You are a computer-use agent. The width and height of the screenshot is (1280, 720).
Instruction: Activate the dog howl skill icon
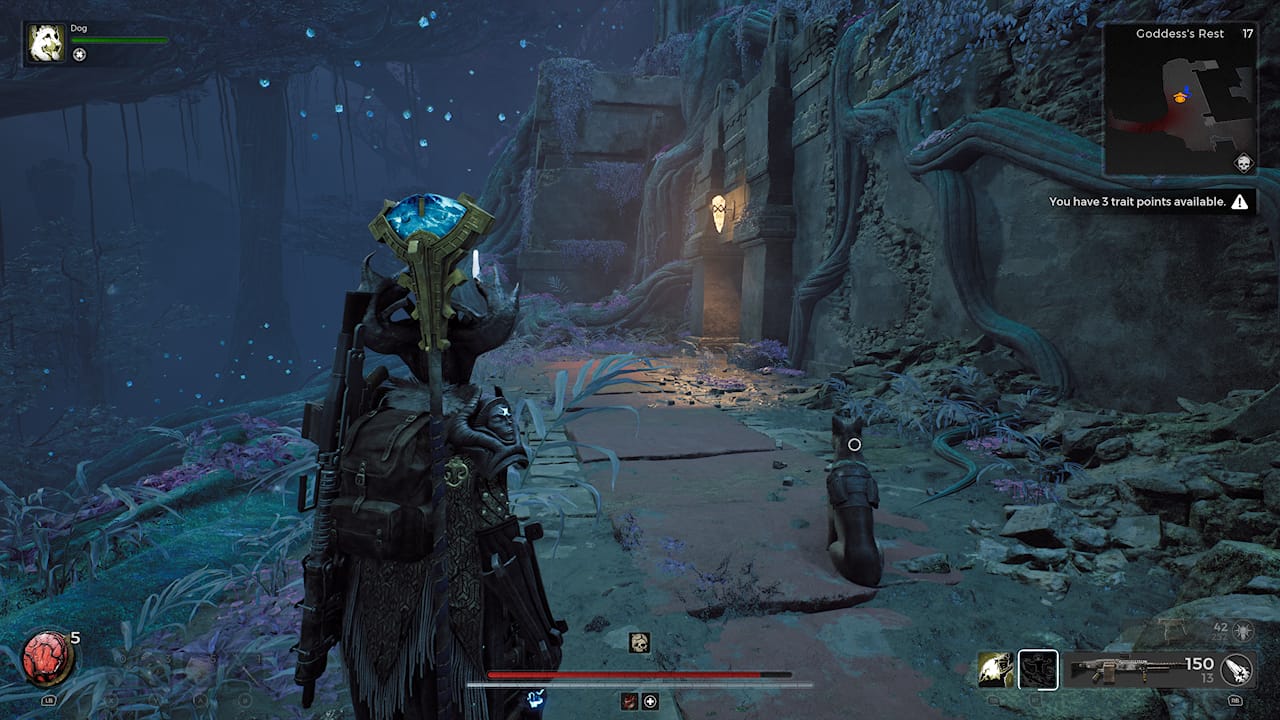click(x=995, y=669)
